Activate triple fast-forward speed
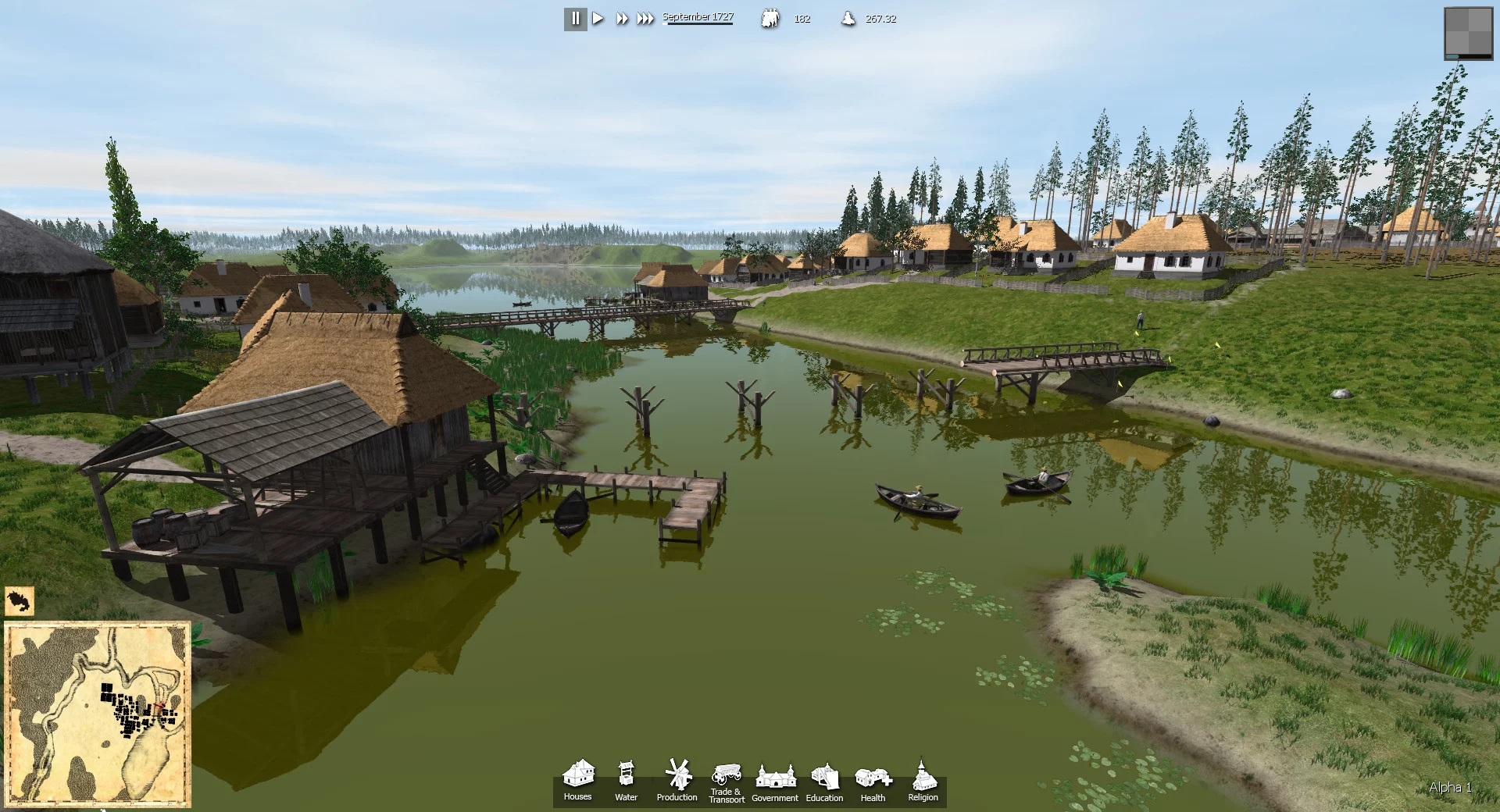Screen dimensions: 1500x812 coord(645,19)
